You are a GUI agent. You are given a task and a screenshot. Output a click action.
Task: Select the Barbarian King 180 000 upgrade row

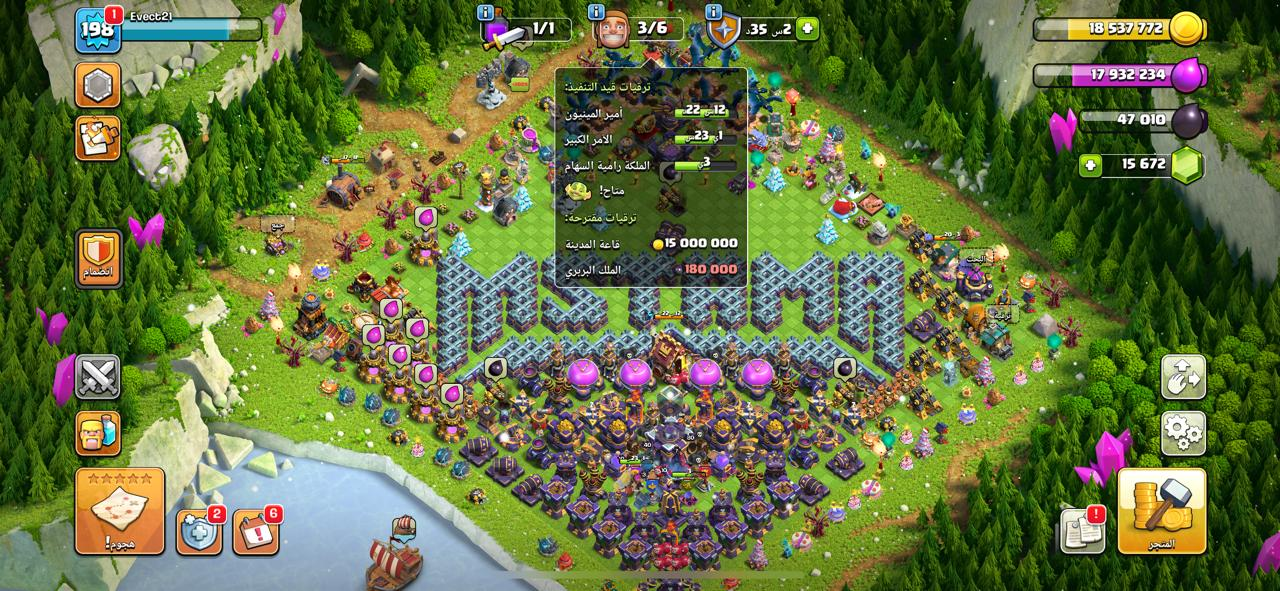[651, 269]
